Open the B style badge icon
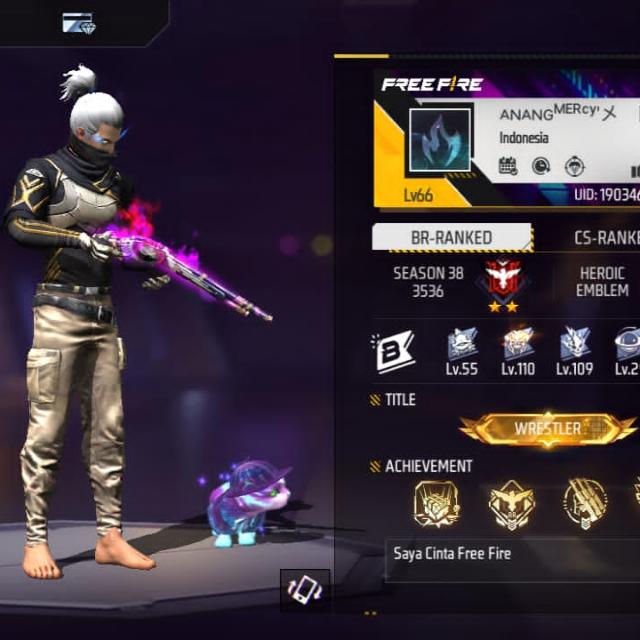 point(394,353)
